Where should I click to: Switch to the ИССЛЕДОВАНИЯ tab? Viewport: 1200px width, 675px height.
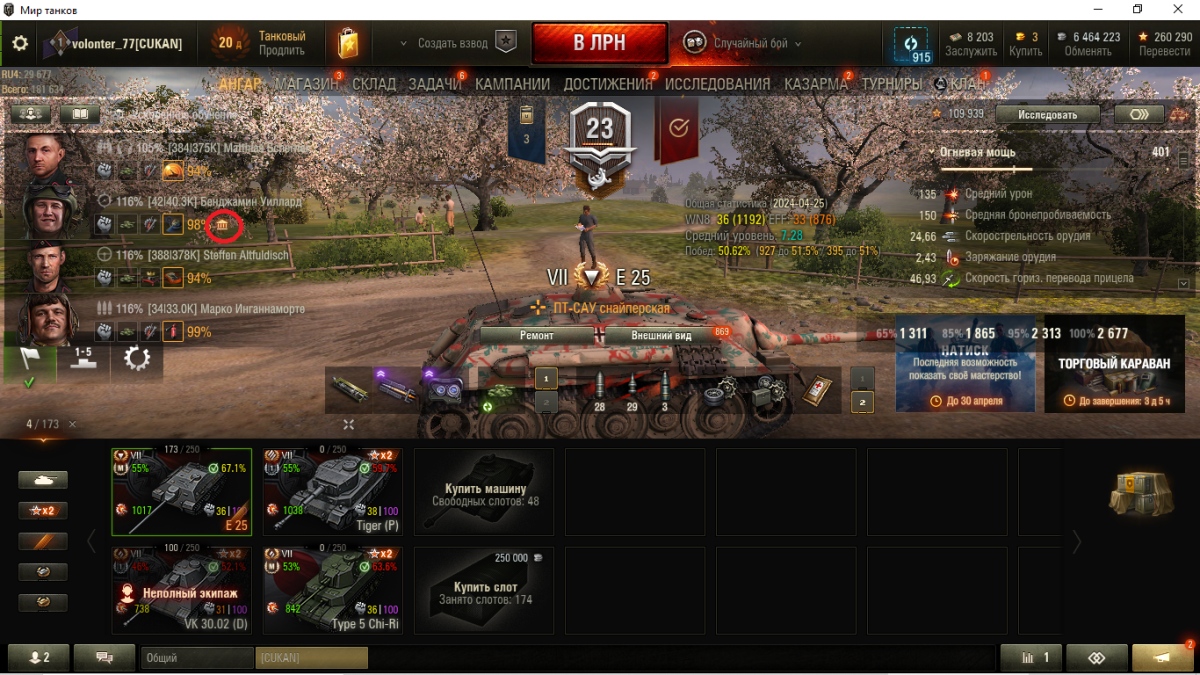pos(717,85)
